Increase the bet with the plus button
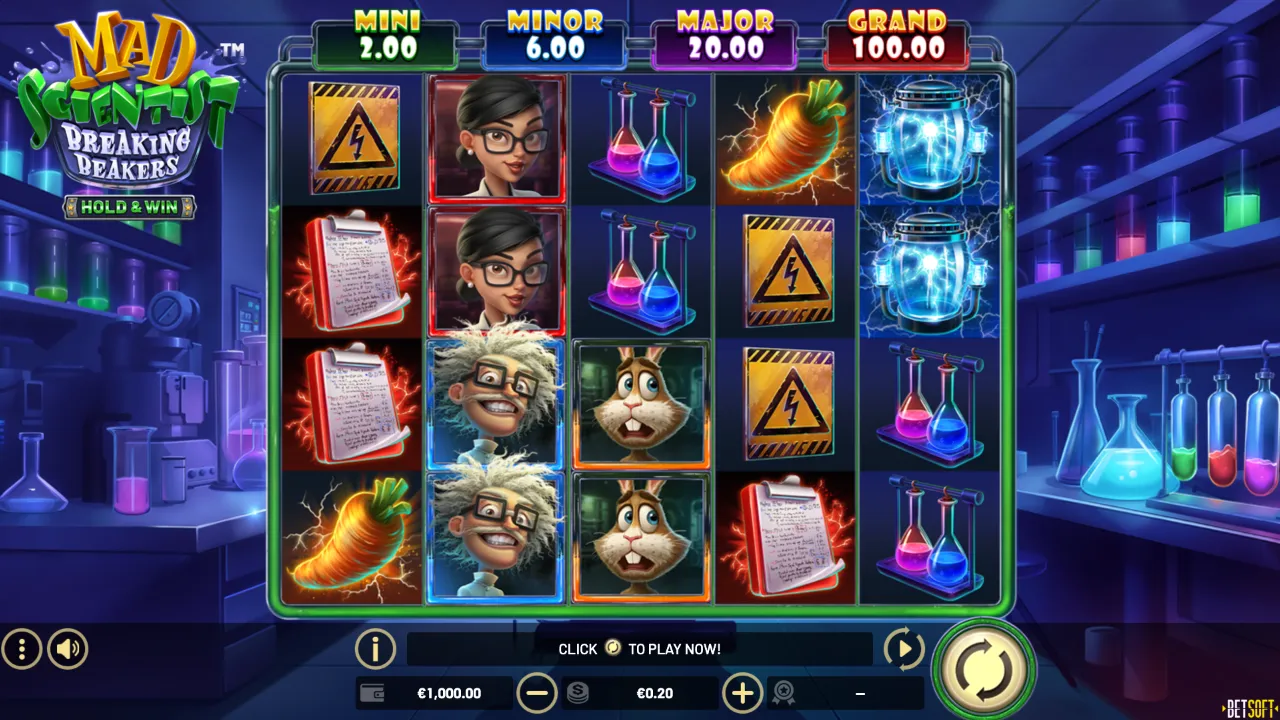Screen dimensions: 1280x720 tap(742, 692)
